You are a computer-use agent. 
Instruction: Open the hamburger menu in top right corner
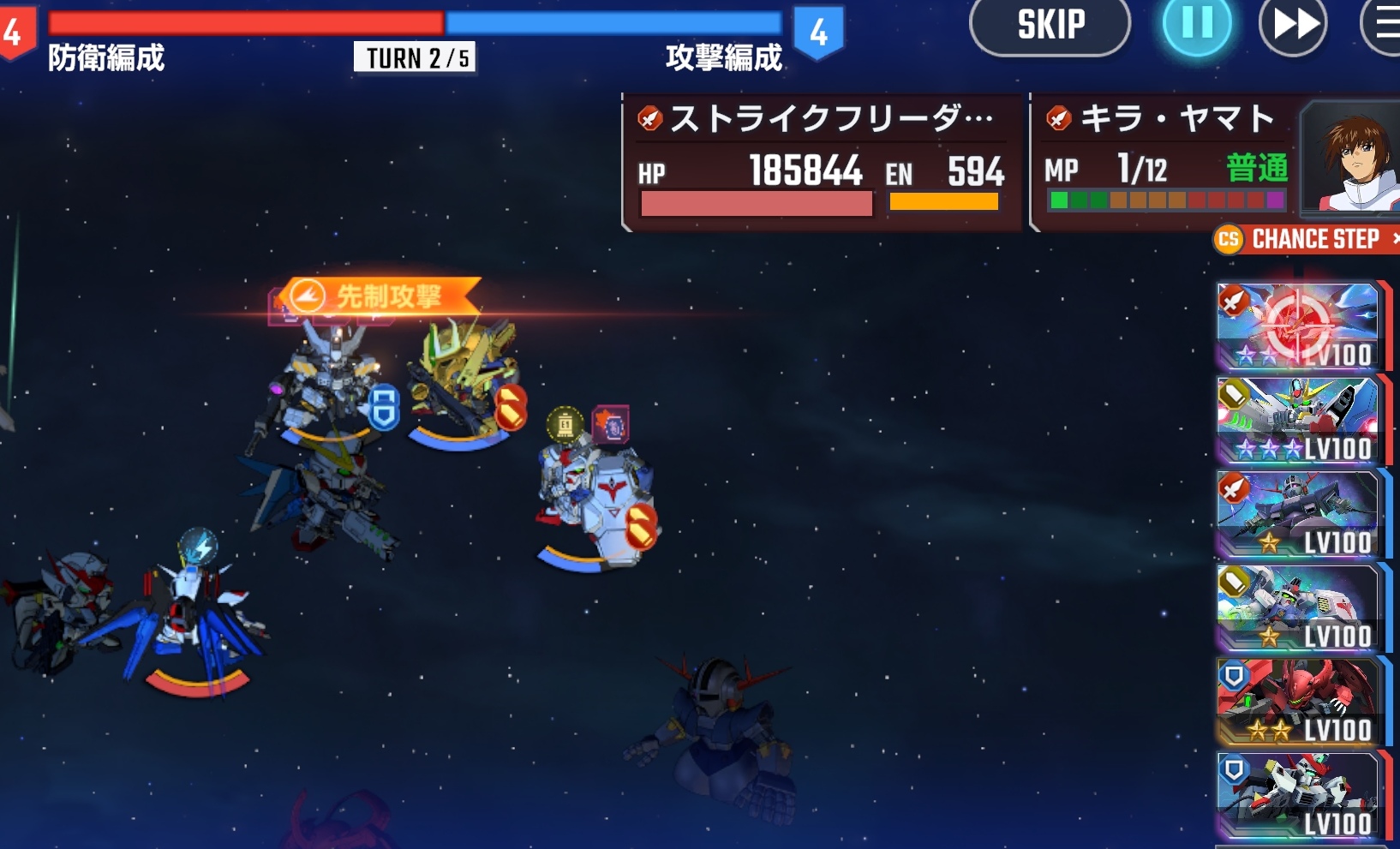click(1389, 24)
